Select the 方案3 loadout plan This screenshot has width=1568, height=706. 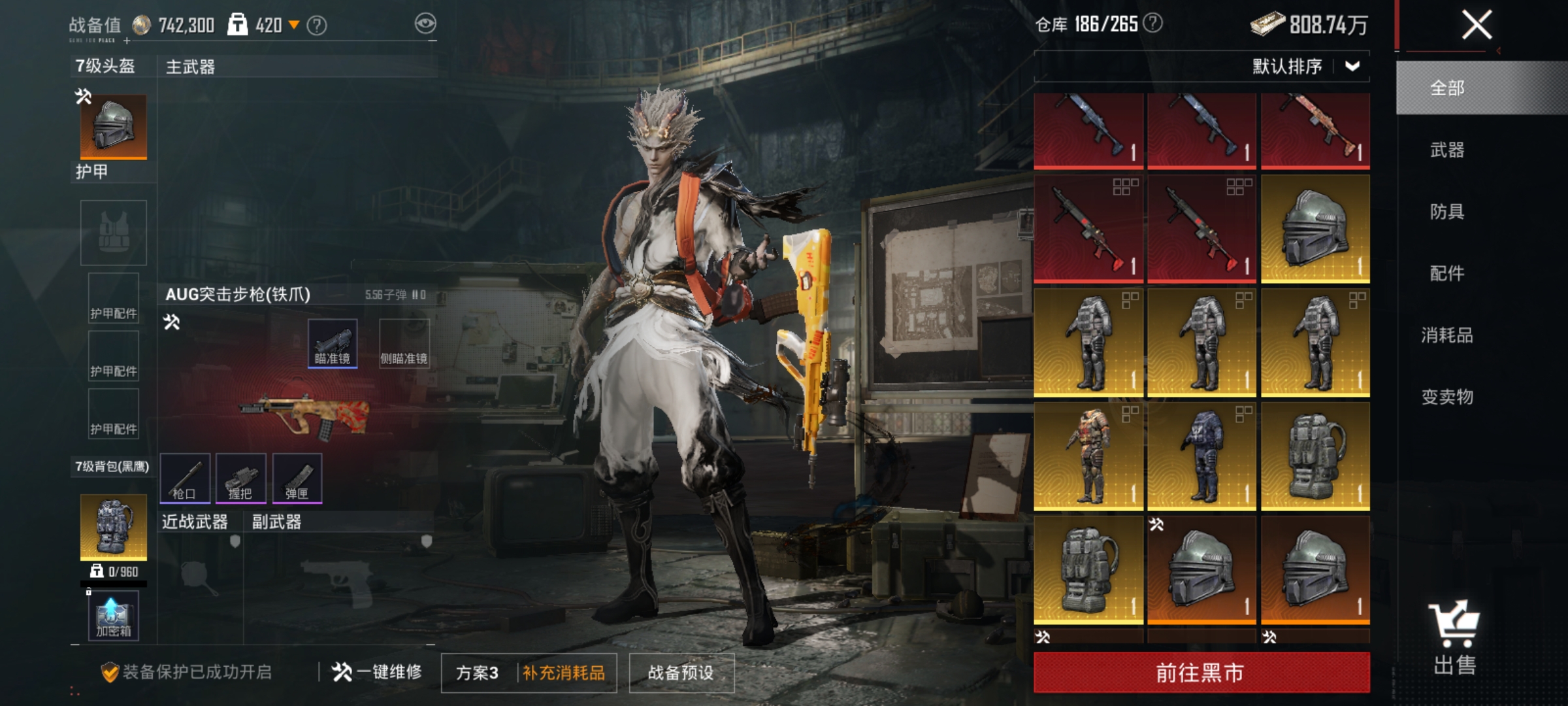(477, 673)
